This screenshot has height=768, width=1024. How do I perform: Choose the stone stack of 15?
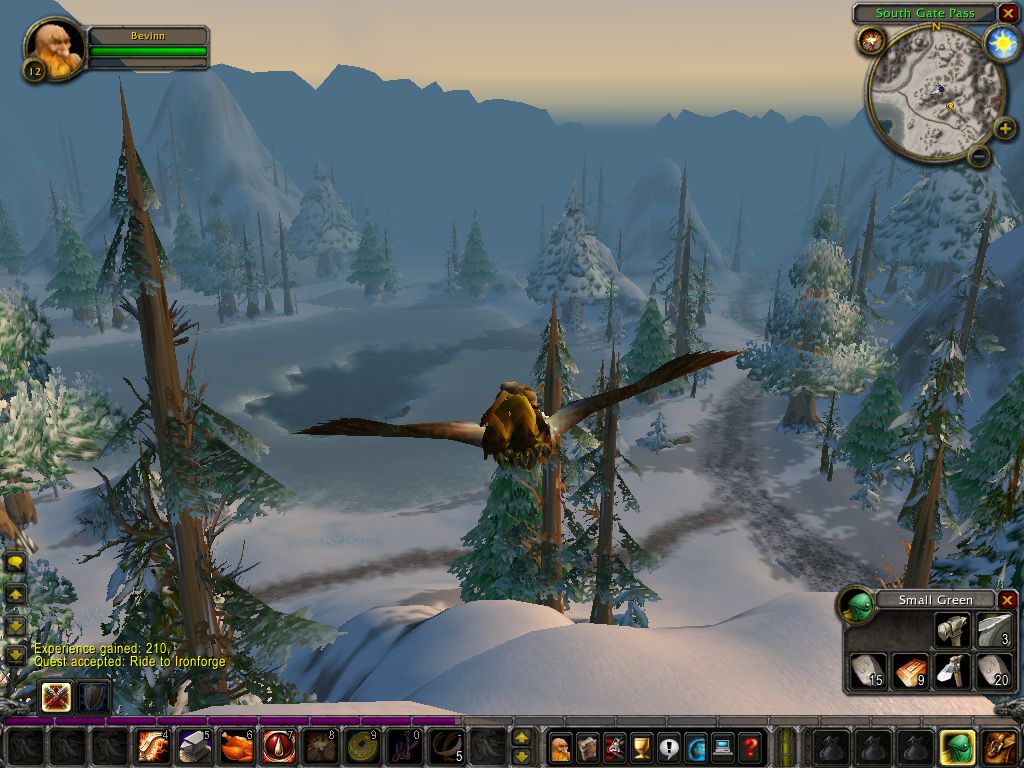(x=867, y=671)
